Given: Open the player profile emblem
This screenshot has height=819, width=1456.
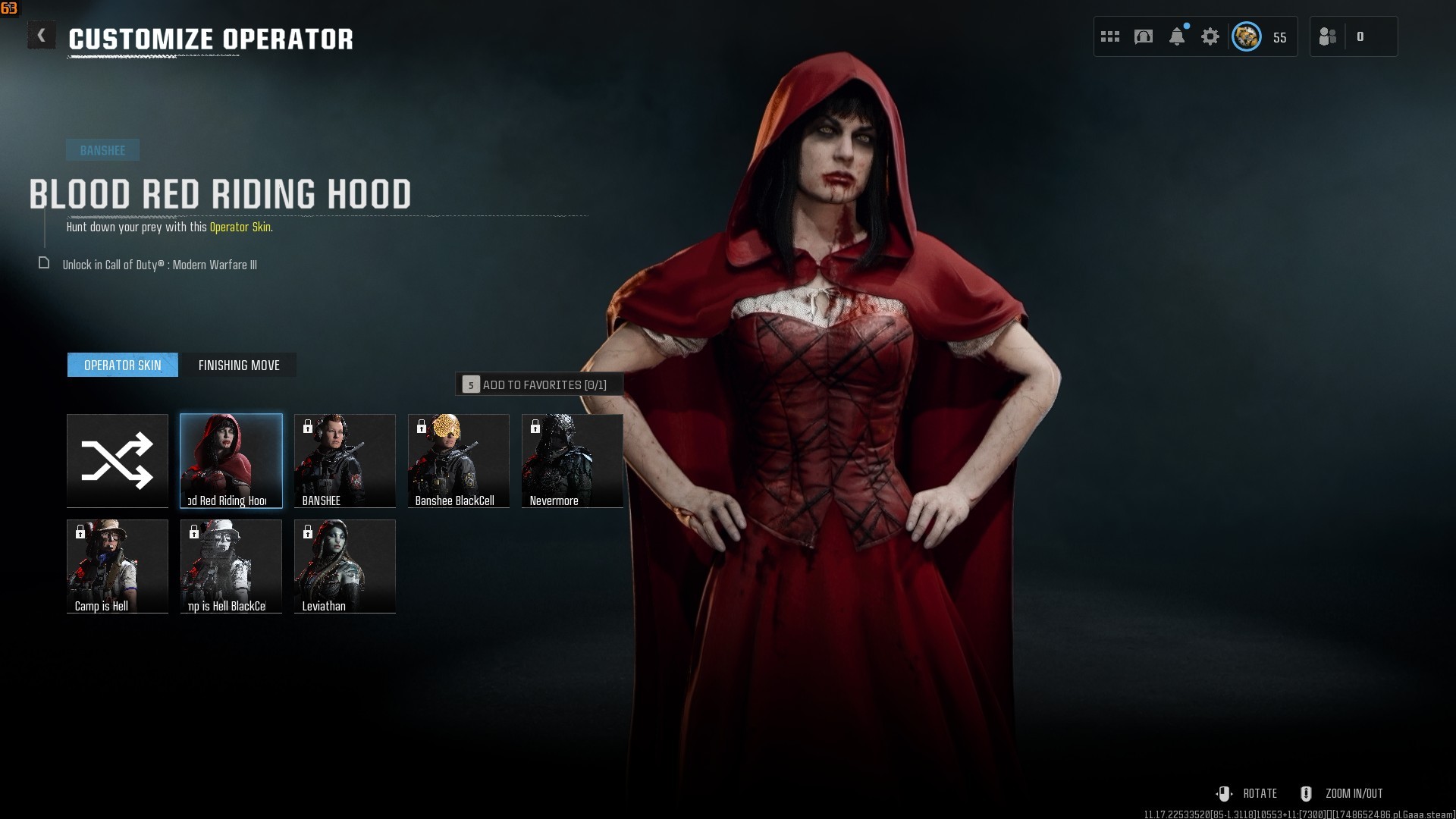Looking at the screenshot, I should pyautogui.click(x=1247, y=36).
